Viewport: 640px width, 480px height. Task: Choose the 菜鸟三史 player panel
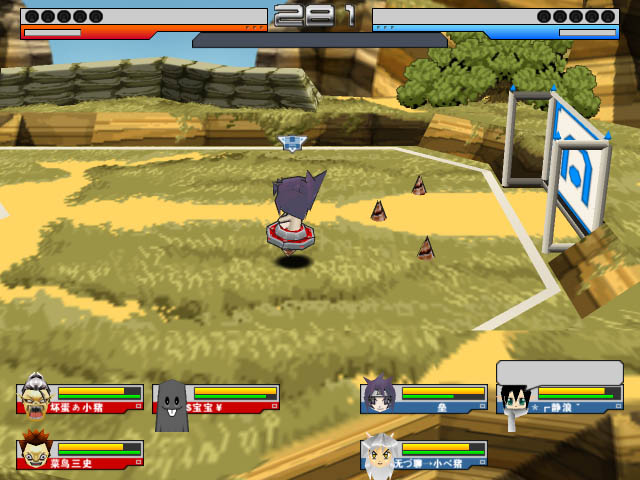[82, 454]
